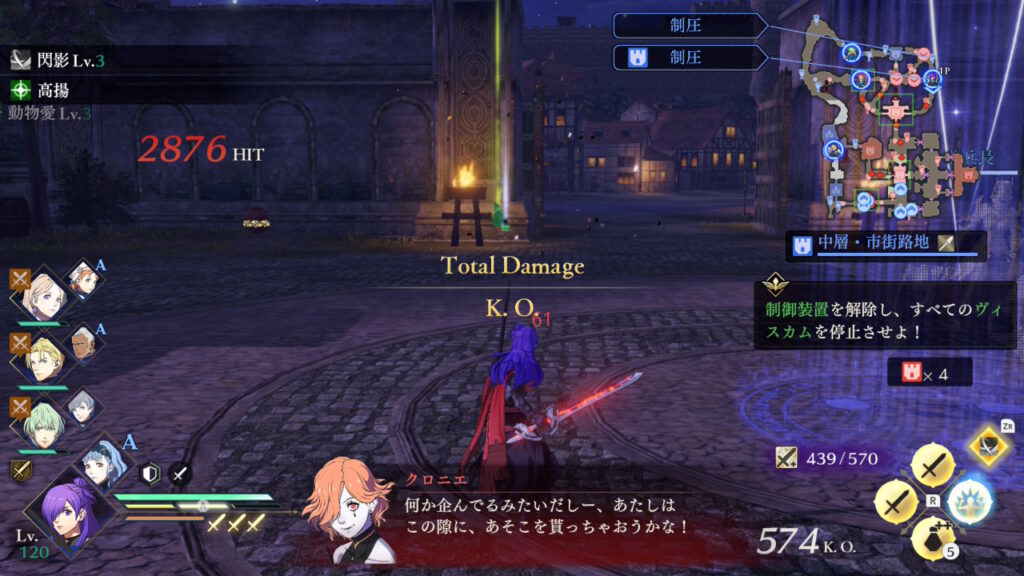Click the 閃影 Lv.3 skill notification

tap(60, 60)
